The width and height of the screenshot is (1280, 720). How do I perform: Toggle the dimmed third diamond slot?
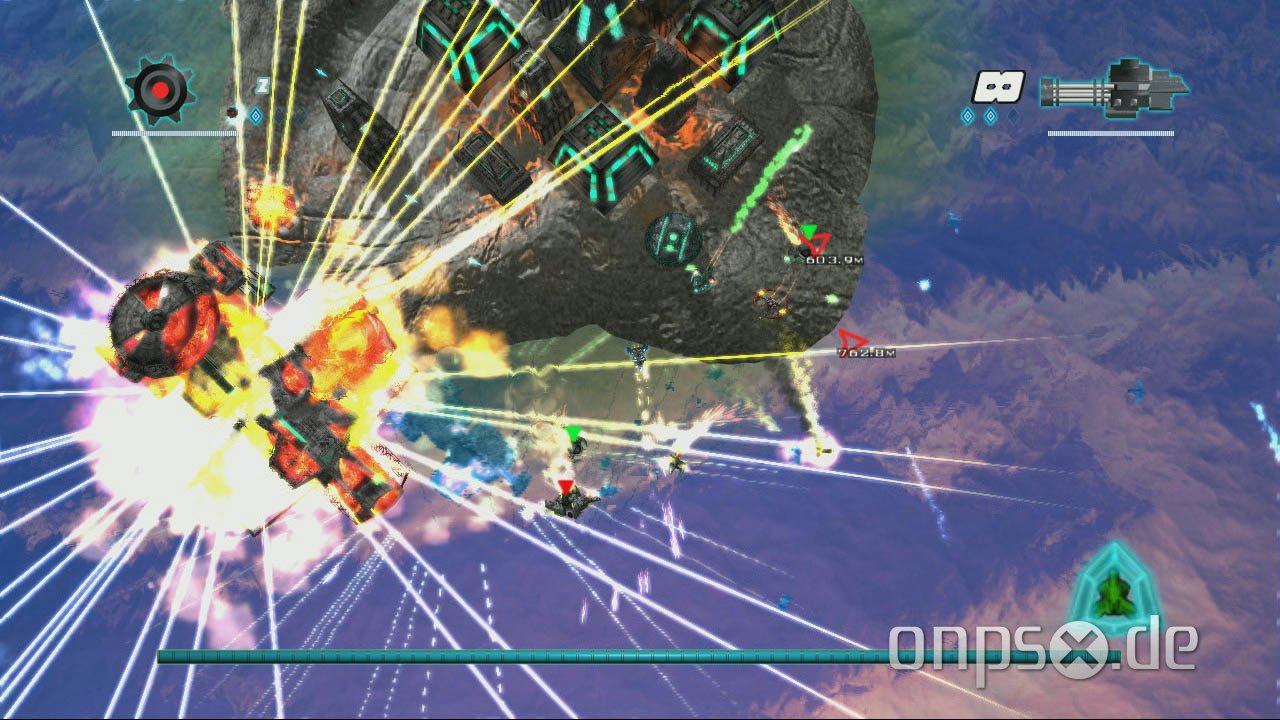click(x=1015, y=117)
